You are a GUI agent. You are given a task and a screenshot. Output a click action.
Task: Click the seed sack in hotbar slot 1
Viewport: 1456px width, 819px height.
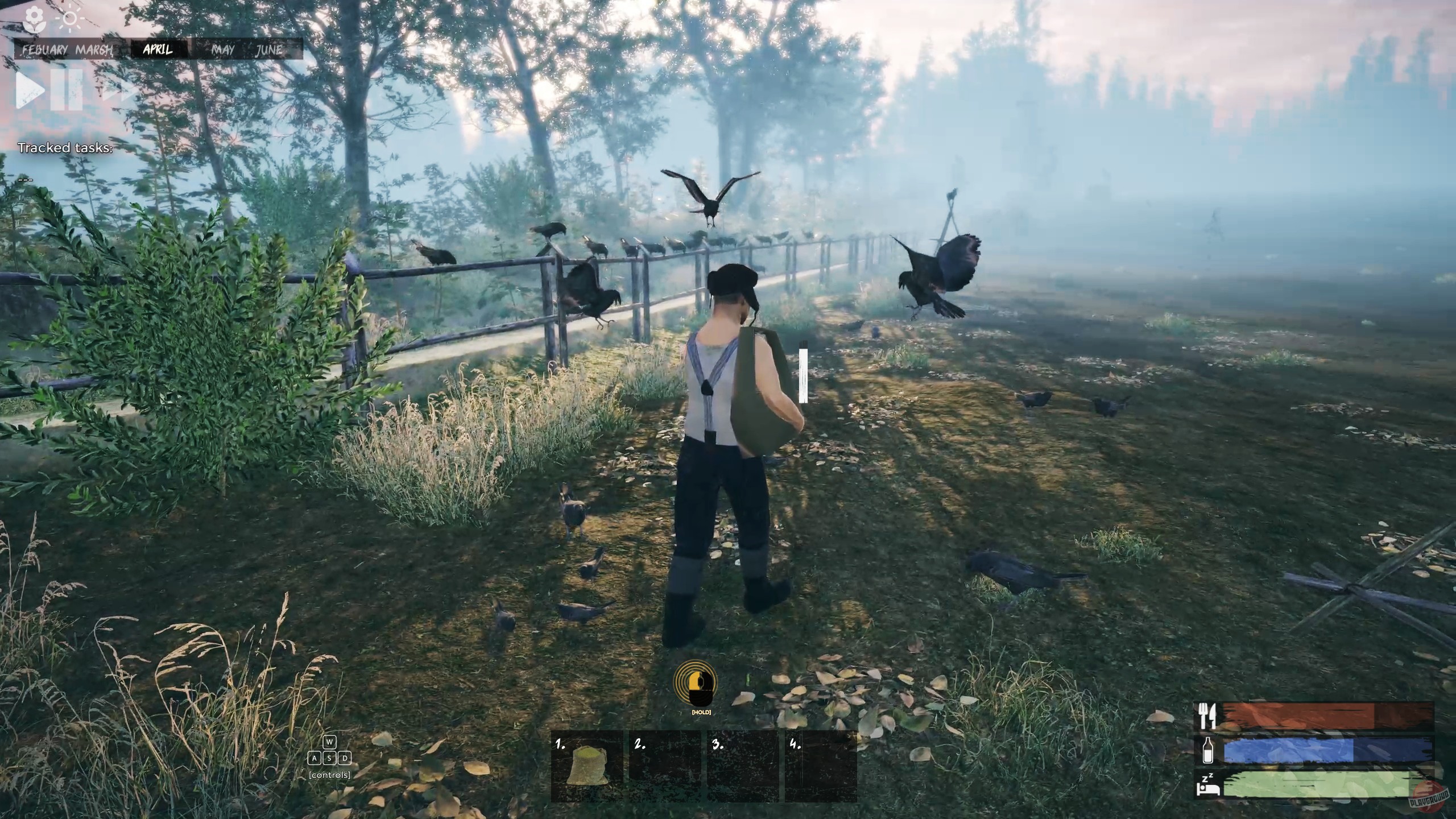pyautogui.click(x=589, y=768)
